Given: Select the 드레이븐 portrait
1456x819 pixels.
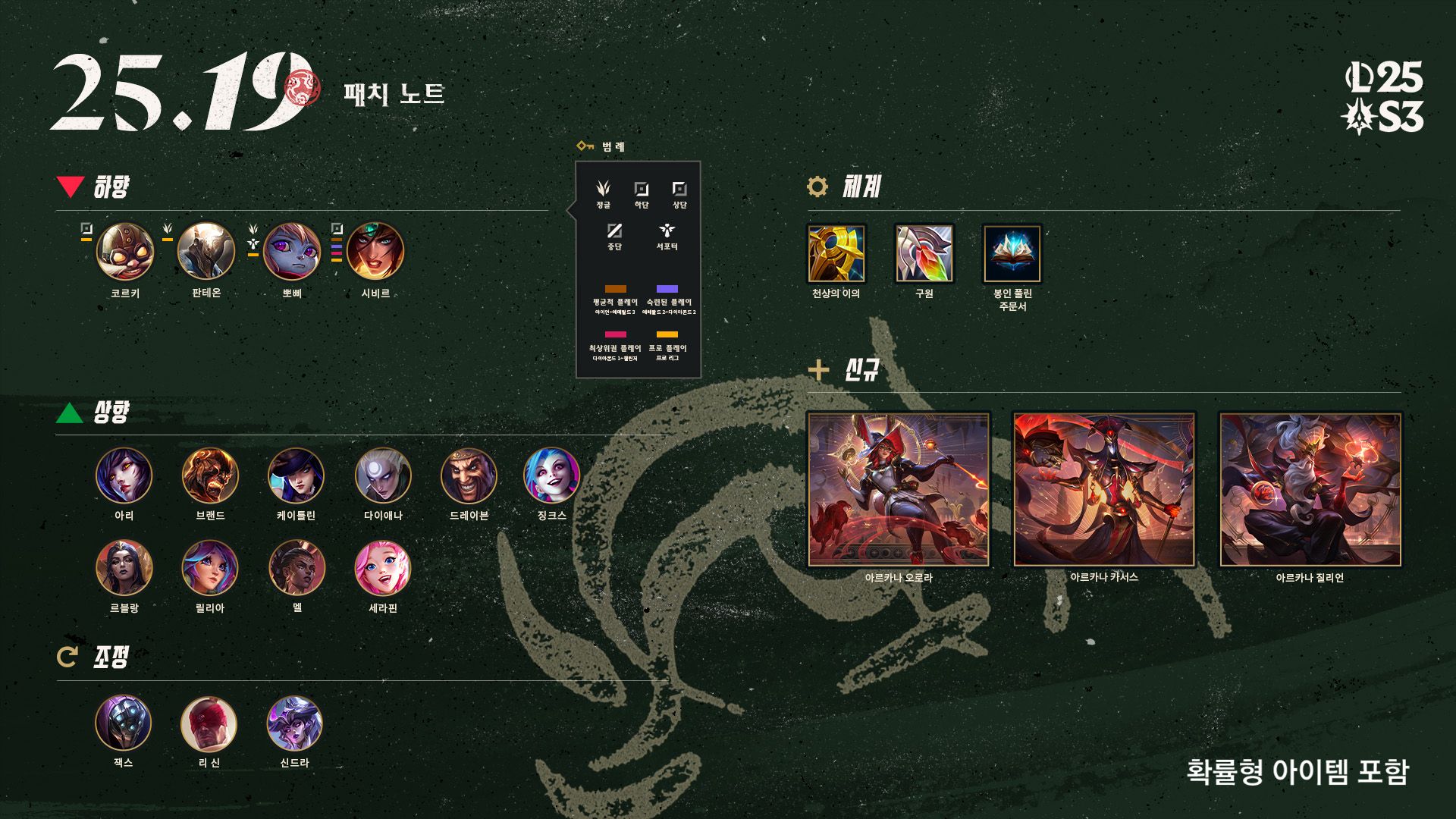Looking at the screenshot, I should click(x=469, y=475).
